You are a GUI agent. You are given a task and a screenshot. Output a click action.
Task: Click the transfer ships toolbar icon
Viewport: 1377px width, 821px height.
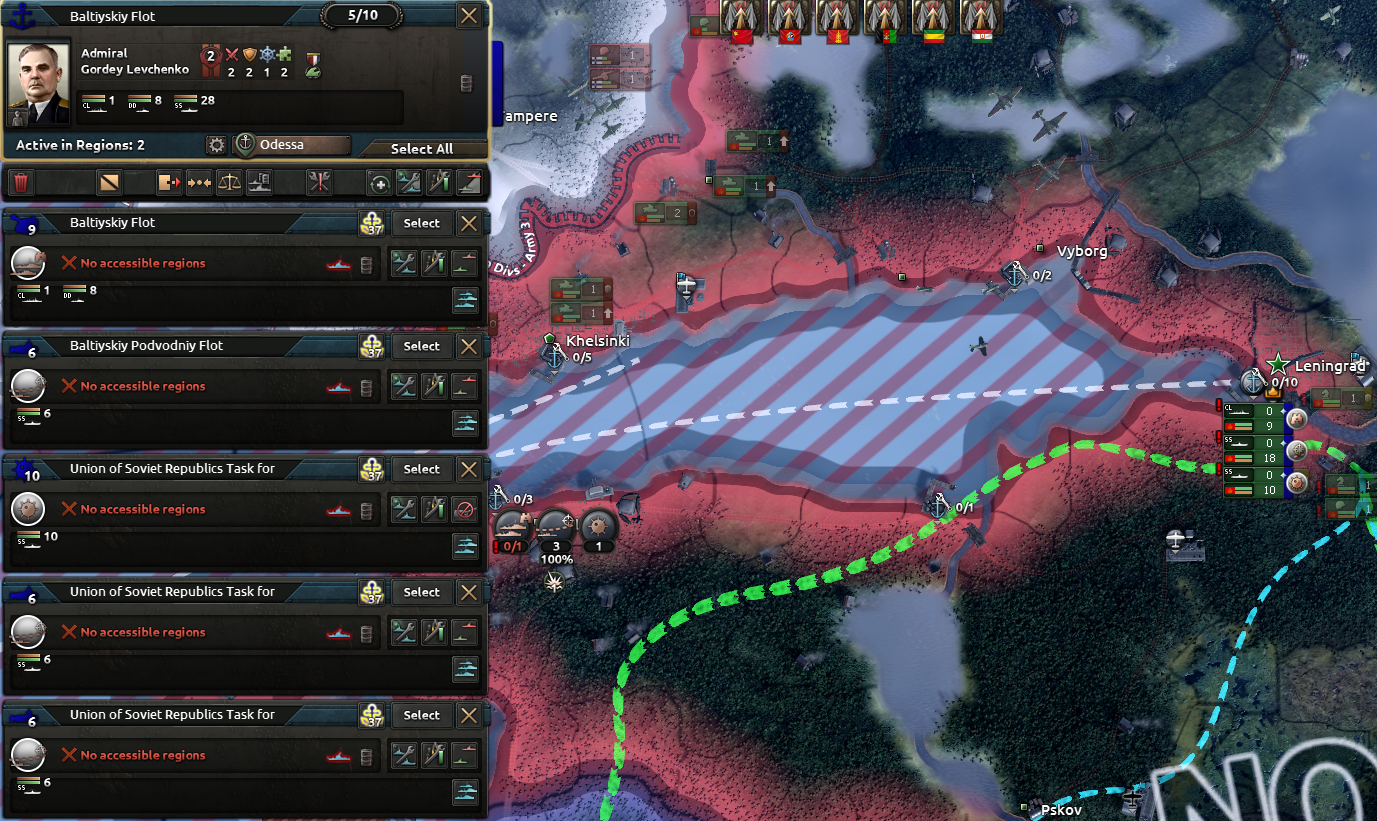pyautogui.click(x=169, y=181)
